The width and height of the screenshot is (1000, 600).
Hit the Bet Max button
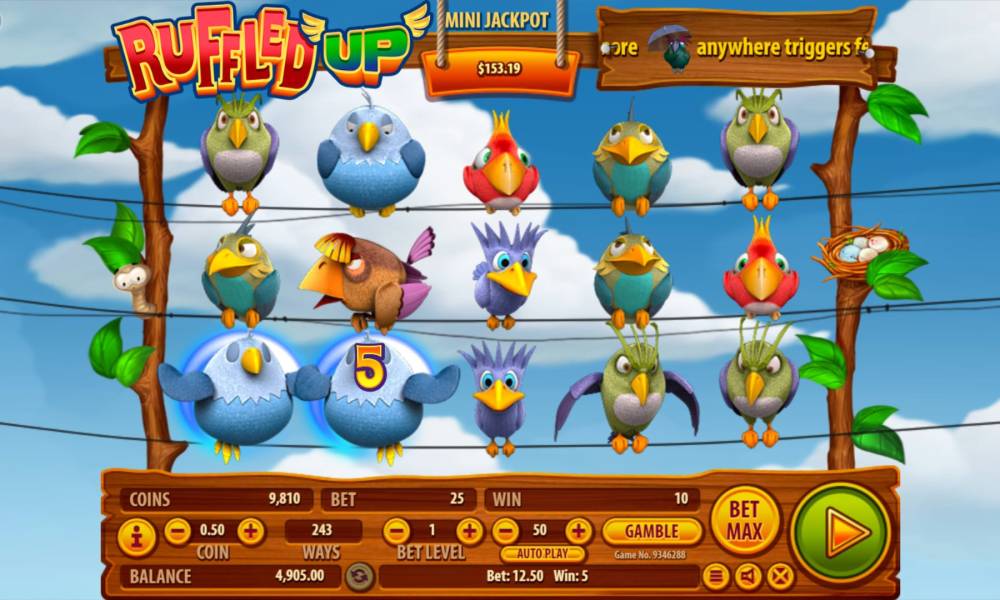coord(745,520)
